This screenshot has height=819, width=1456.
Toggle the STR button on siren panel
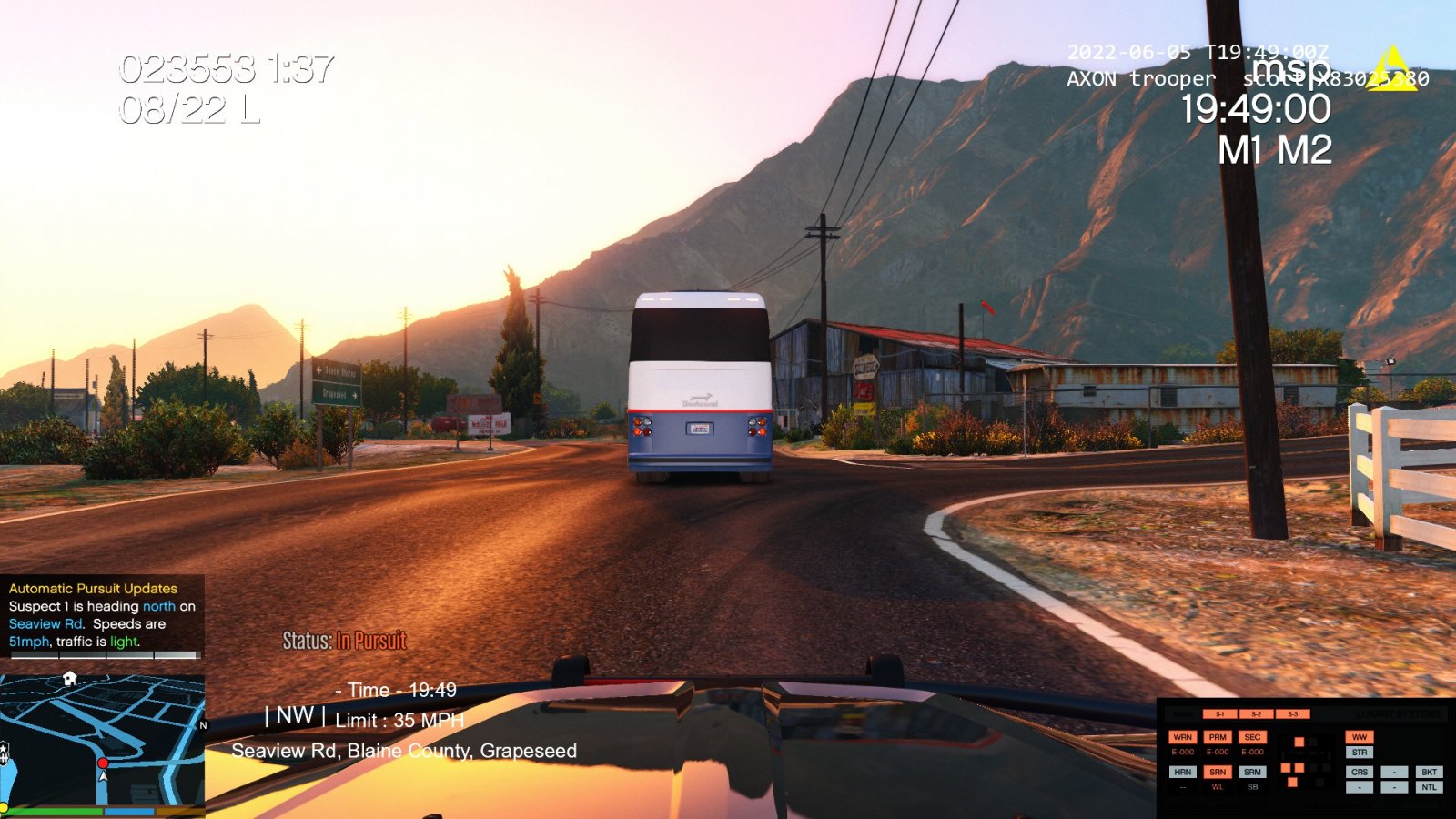1360,753
